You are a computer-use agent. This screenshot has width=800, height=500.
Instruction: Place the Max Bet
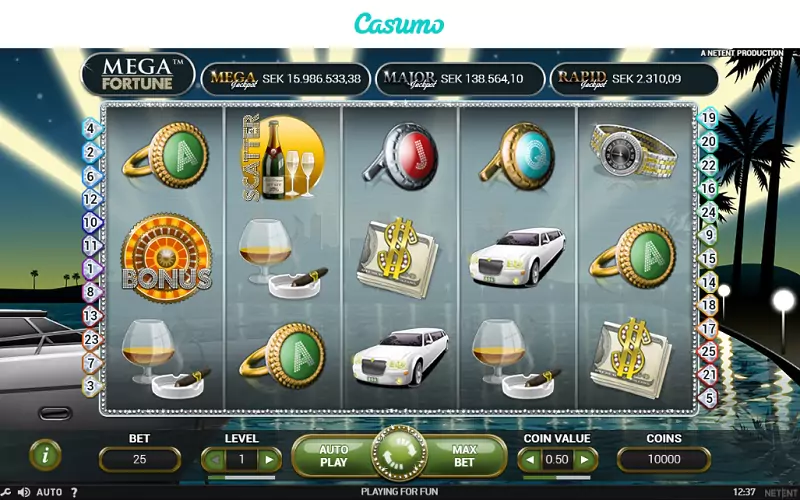pos(464,457)
